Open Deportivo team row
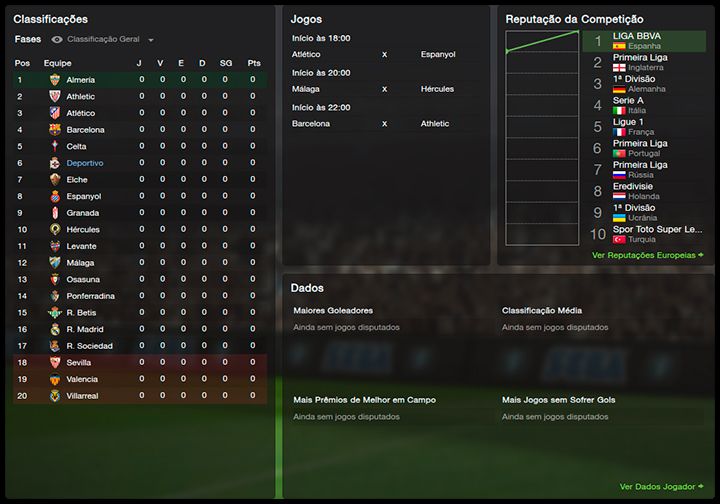Screen dimensions: 720x504 point(84,163)
